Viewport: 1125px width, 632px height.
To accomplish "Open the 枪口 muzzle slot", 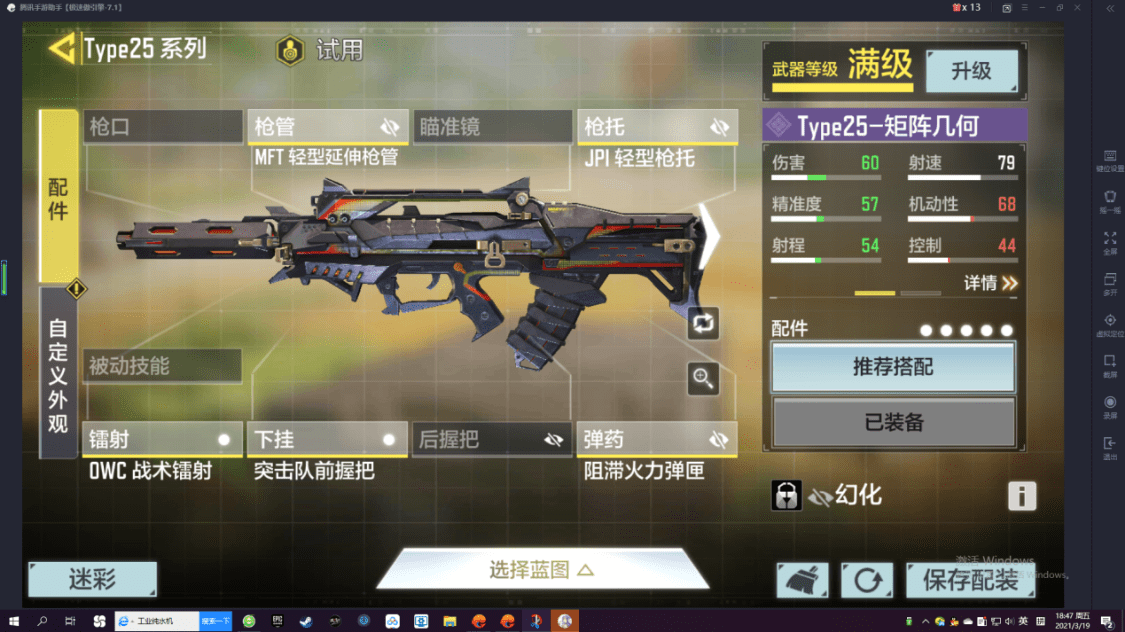I will tap(163, 127).
